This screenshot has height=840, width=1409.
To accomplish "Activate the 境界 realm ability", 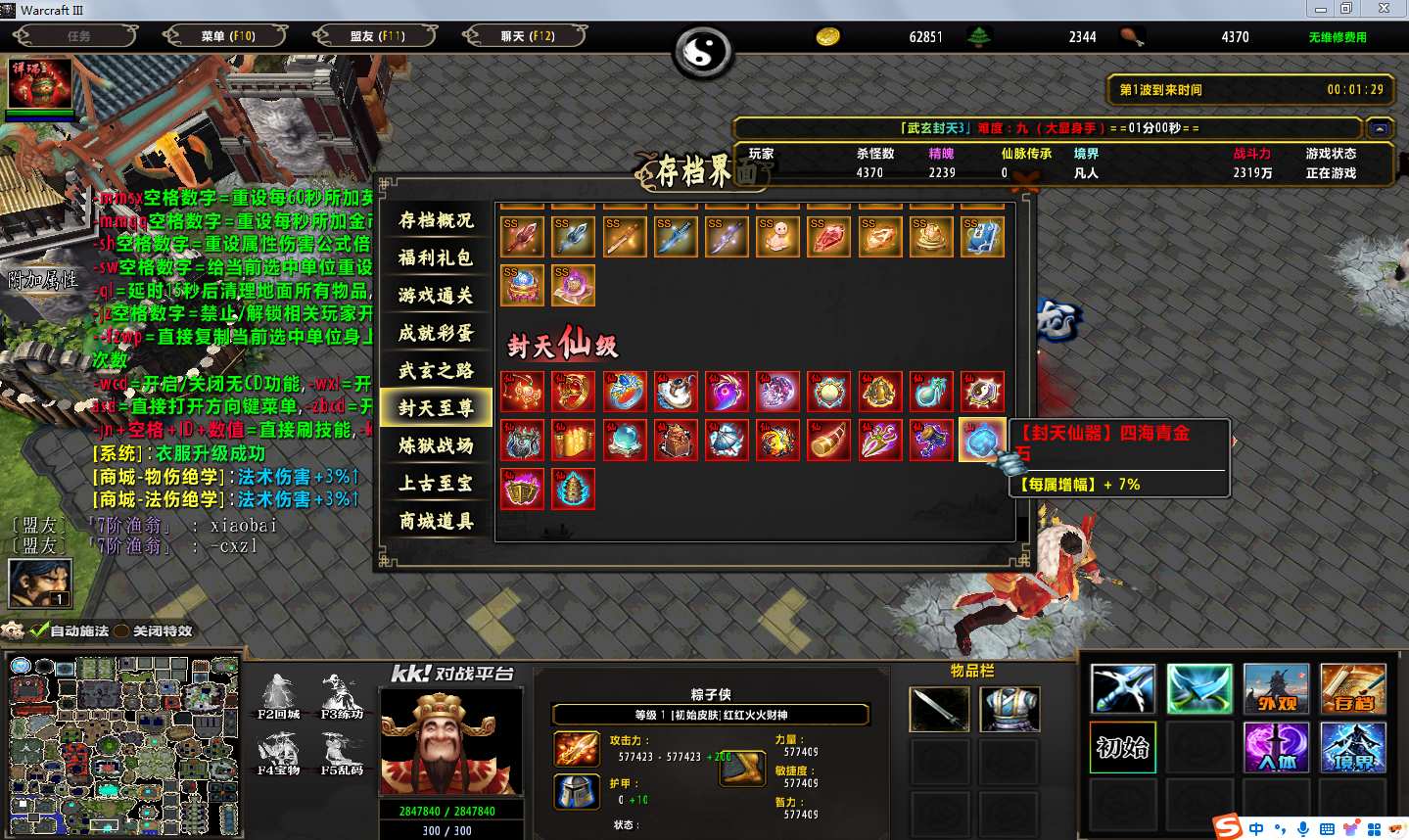I will (1353, 747).
